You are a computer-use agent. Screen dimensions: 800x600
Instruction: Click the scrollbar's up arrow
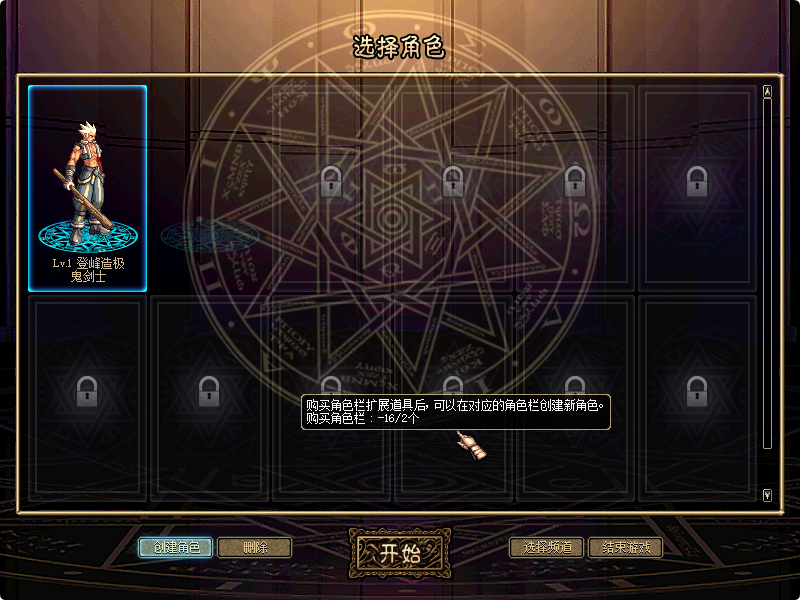[767, 92]
